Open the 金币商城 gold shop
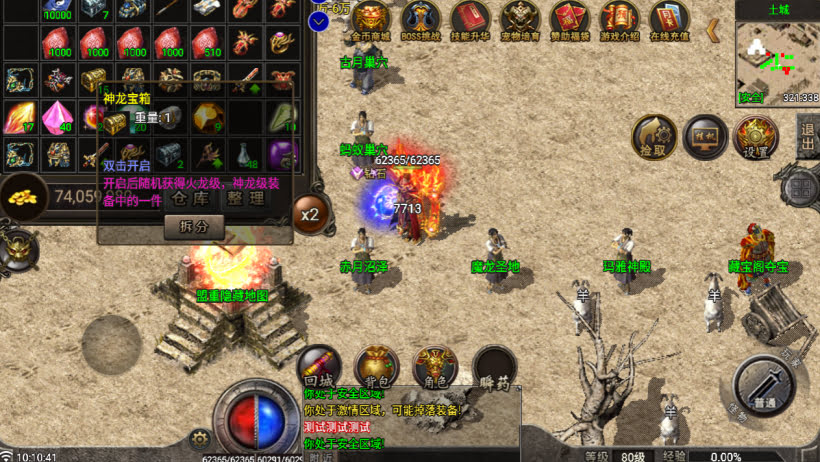 [370, 20]
